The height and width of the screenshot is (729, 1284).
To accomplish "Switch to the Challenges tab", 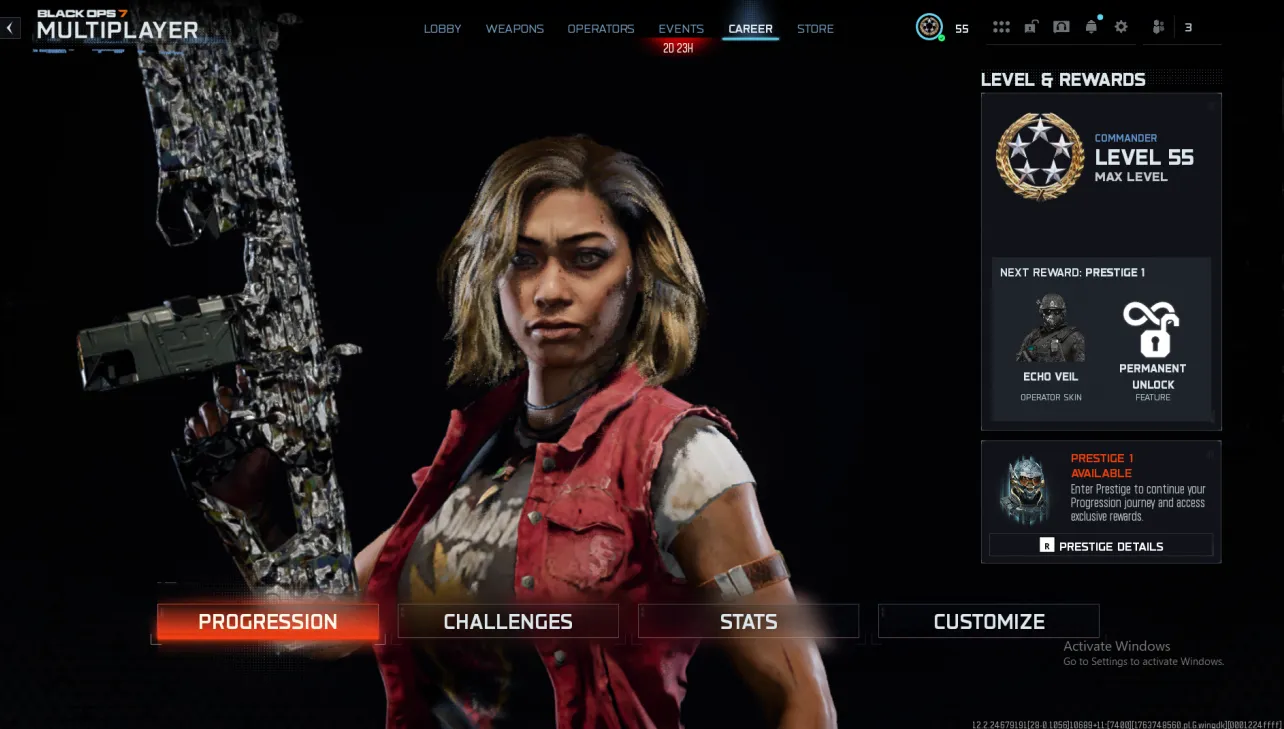I will point(507,621).
